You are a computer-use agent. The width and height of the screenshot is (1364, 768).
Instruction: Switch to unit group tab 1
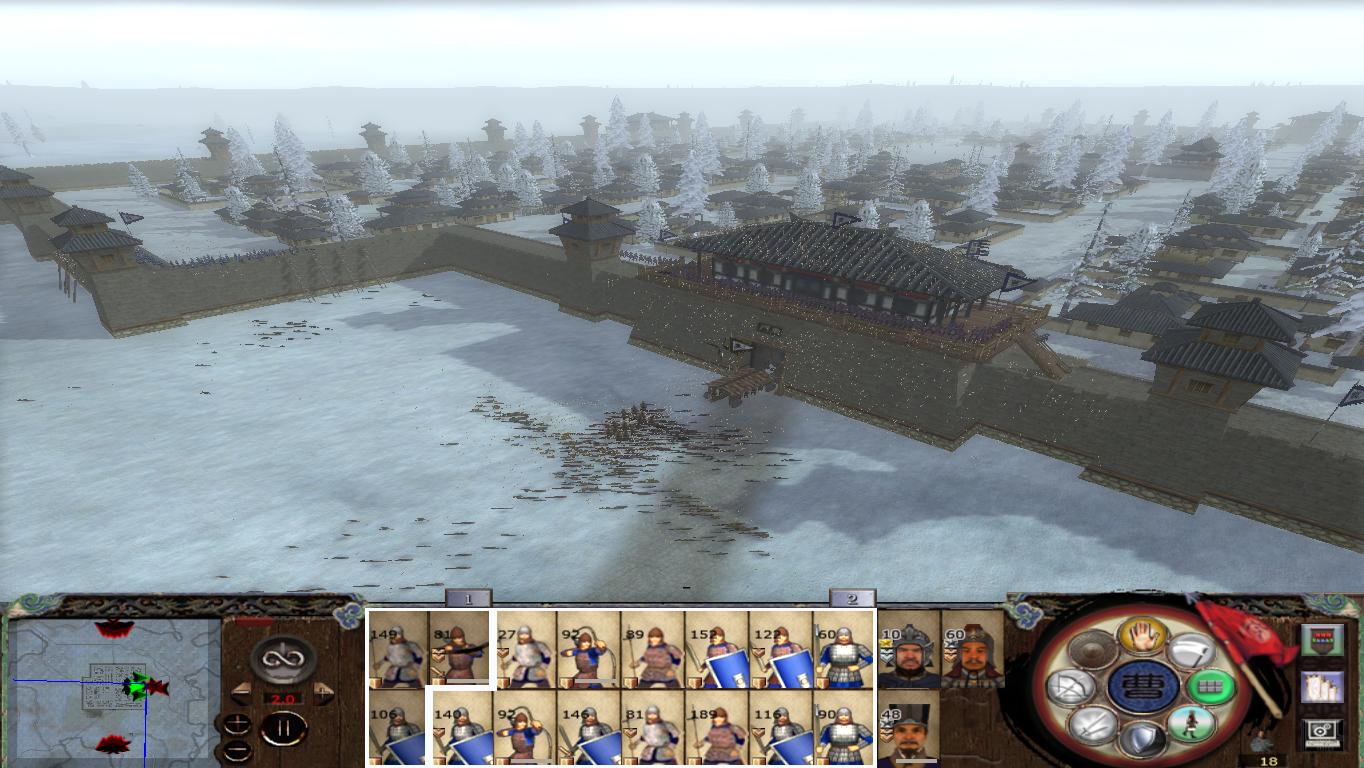point(468,600)
